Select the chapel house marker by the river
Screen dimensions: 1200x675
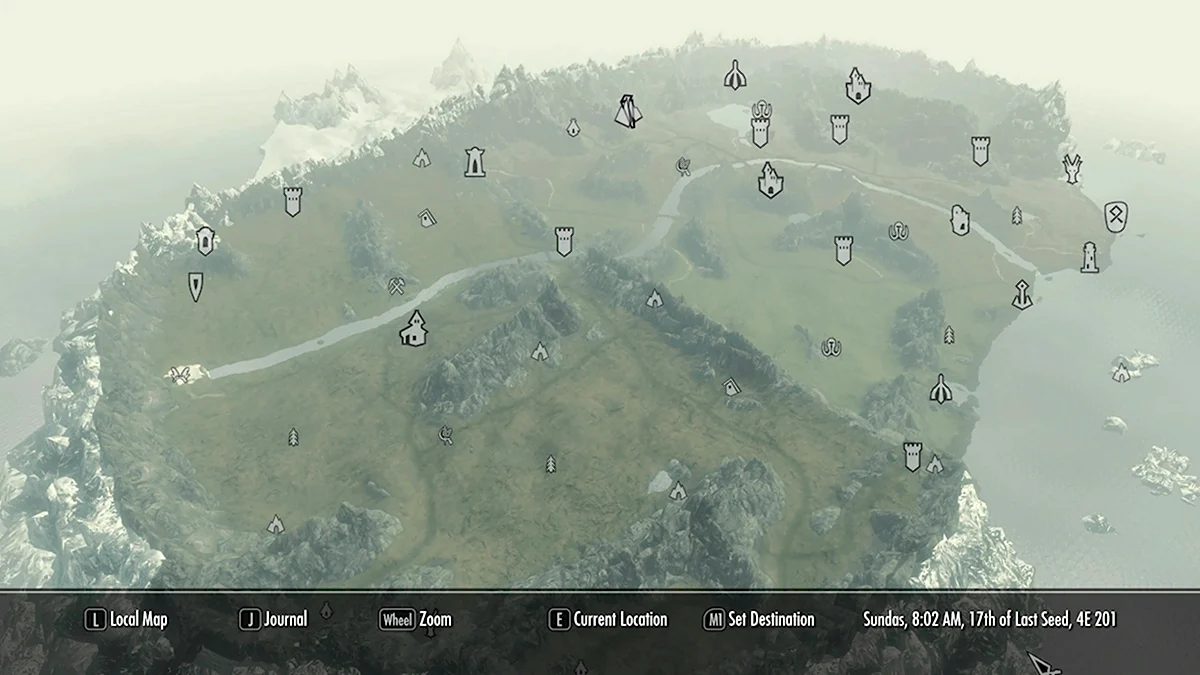point(413,329)
